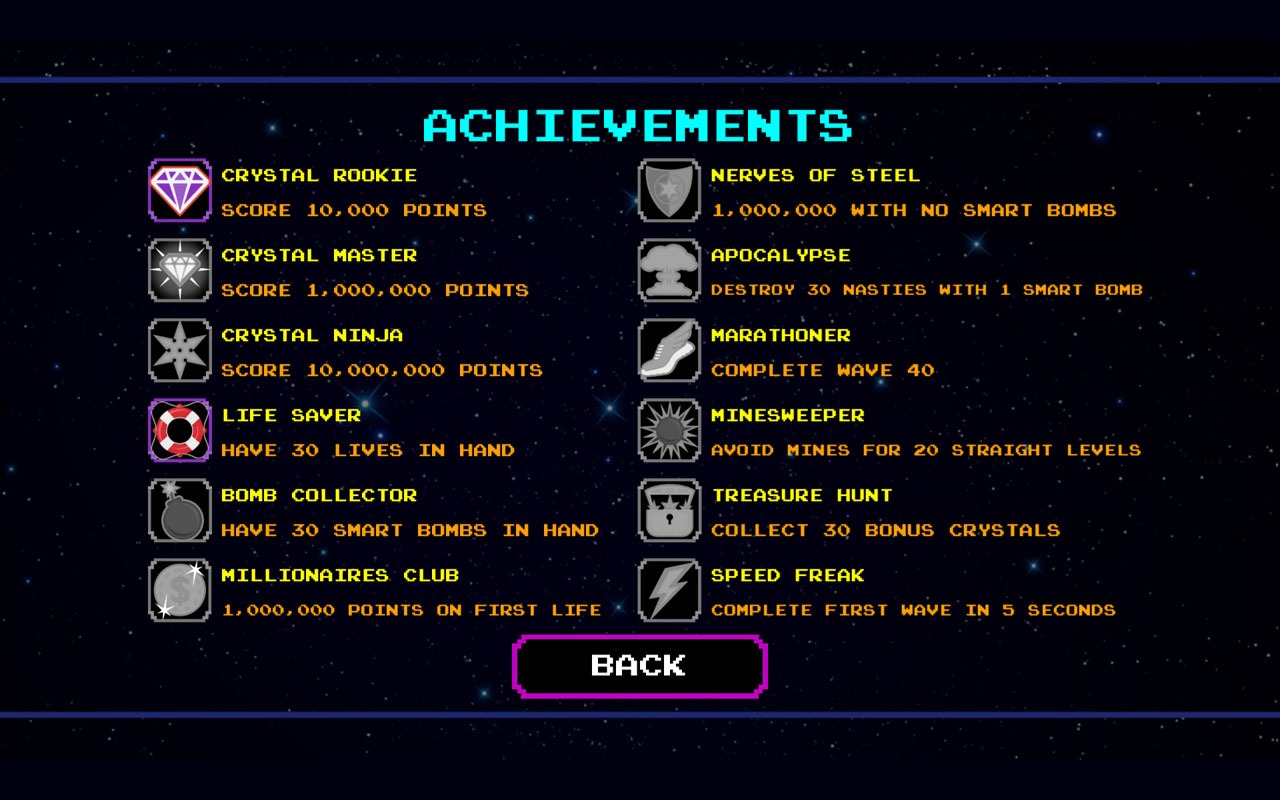
Task: Click the Marathoner running shoe icon
Action: tap(667, 350)
